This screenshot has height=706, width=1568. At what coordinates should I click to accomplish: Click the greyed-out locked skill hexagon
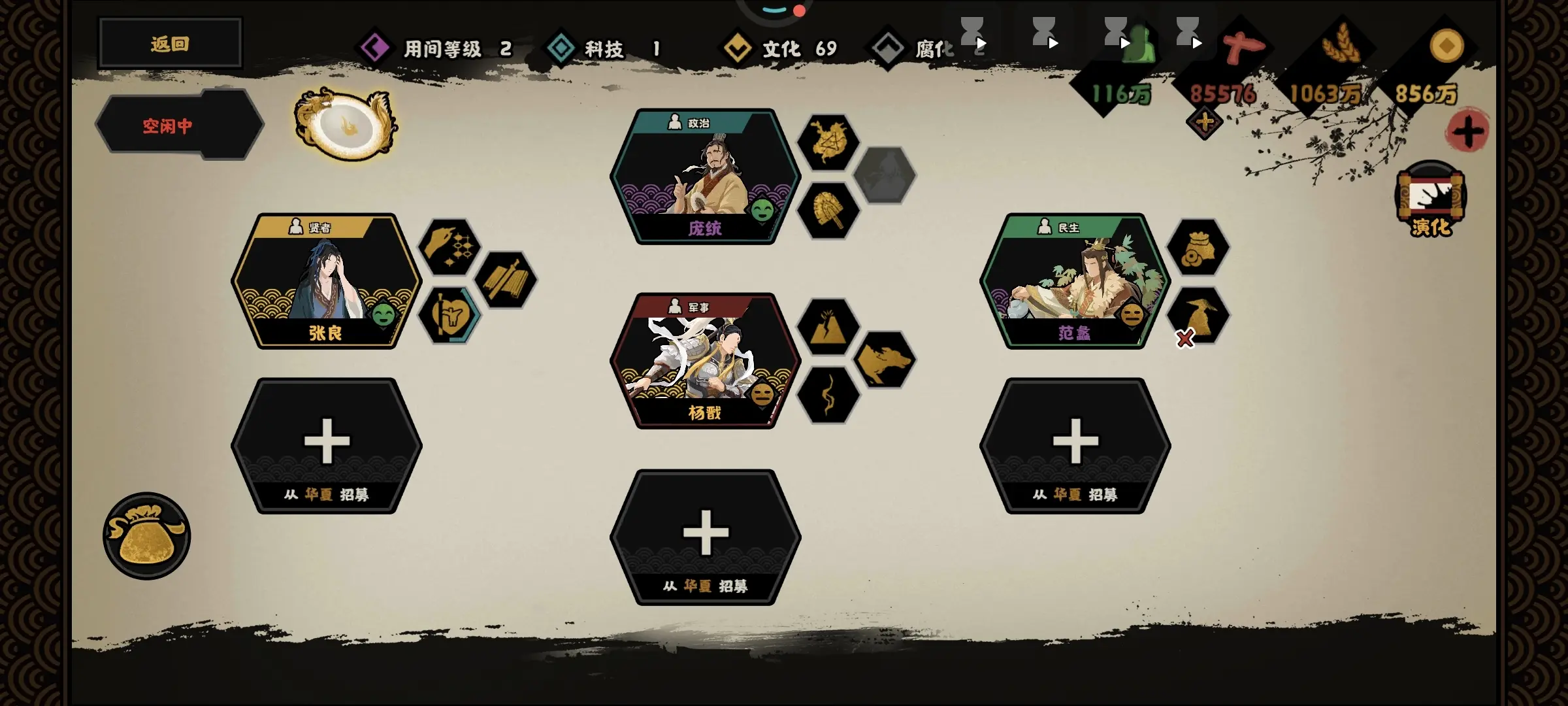pyautogui.click(x=885, y=175)
